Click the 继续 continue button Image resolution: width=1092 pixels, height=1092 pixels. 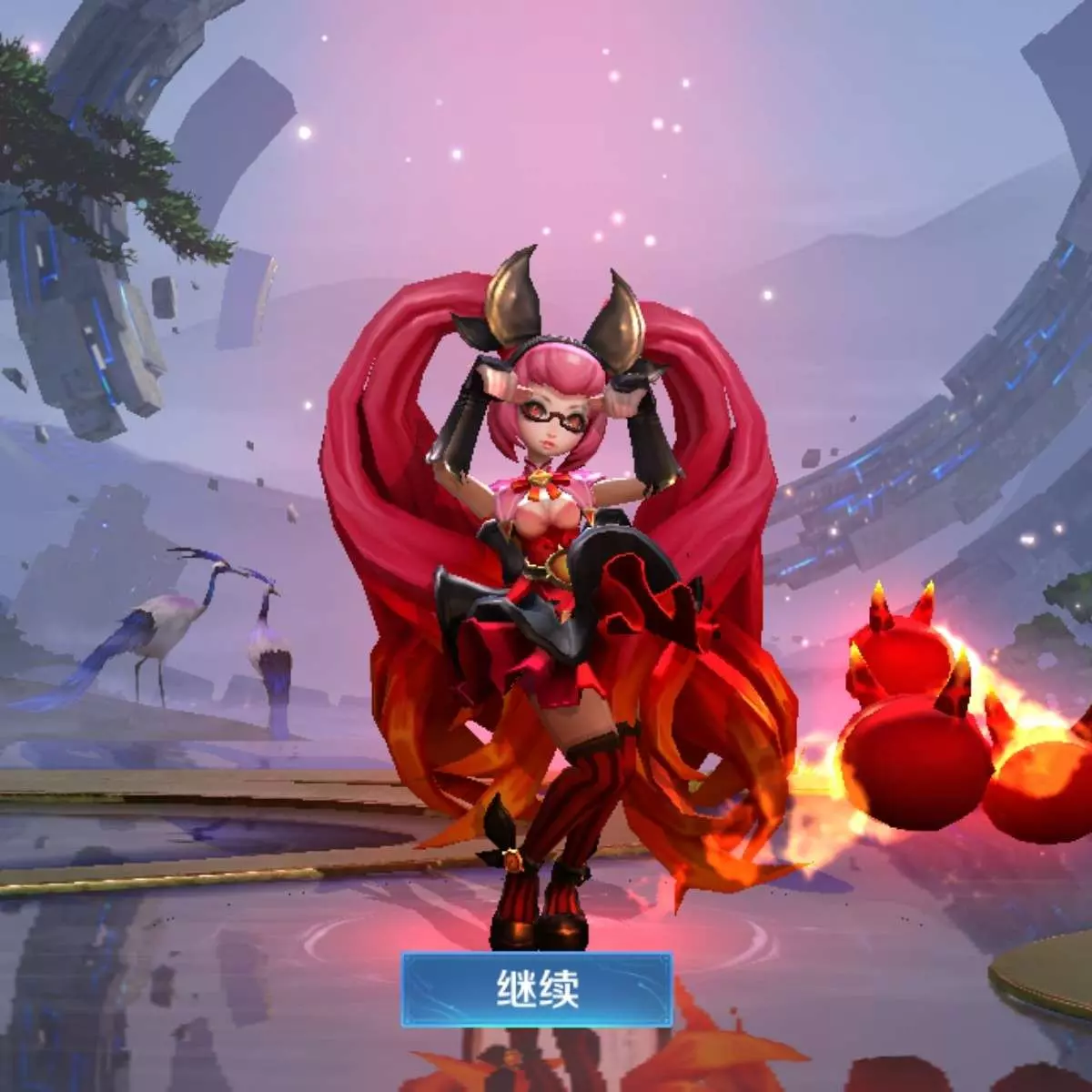click(x=537, y=989)
